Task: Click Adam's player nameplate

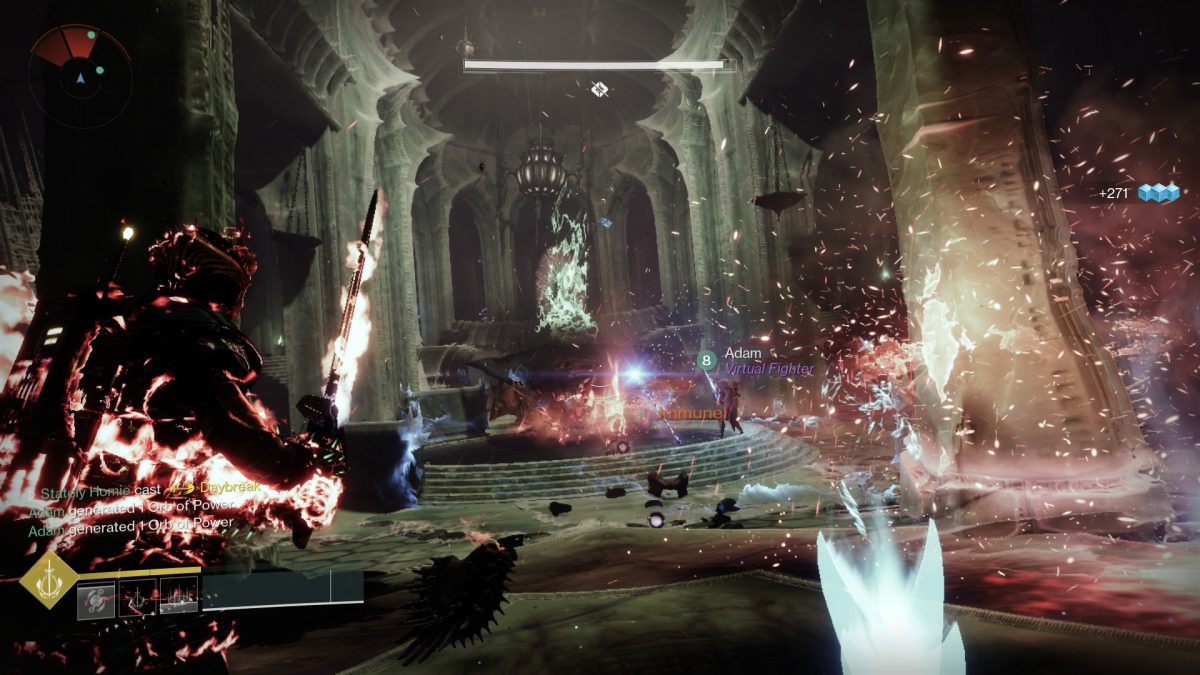Action: point(743,353)
